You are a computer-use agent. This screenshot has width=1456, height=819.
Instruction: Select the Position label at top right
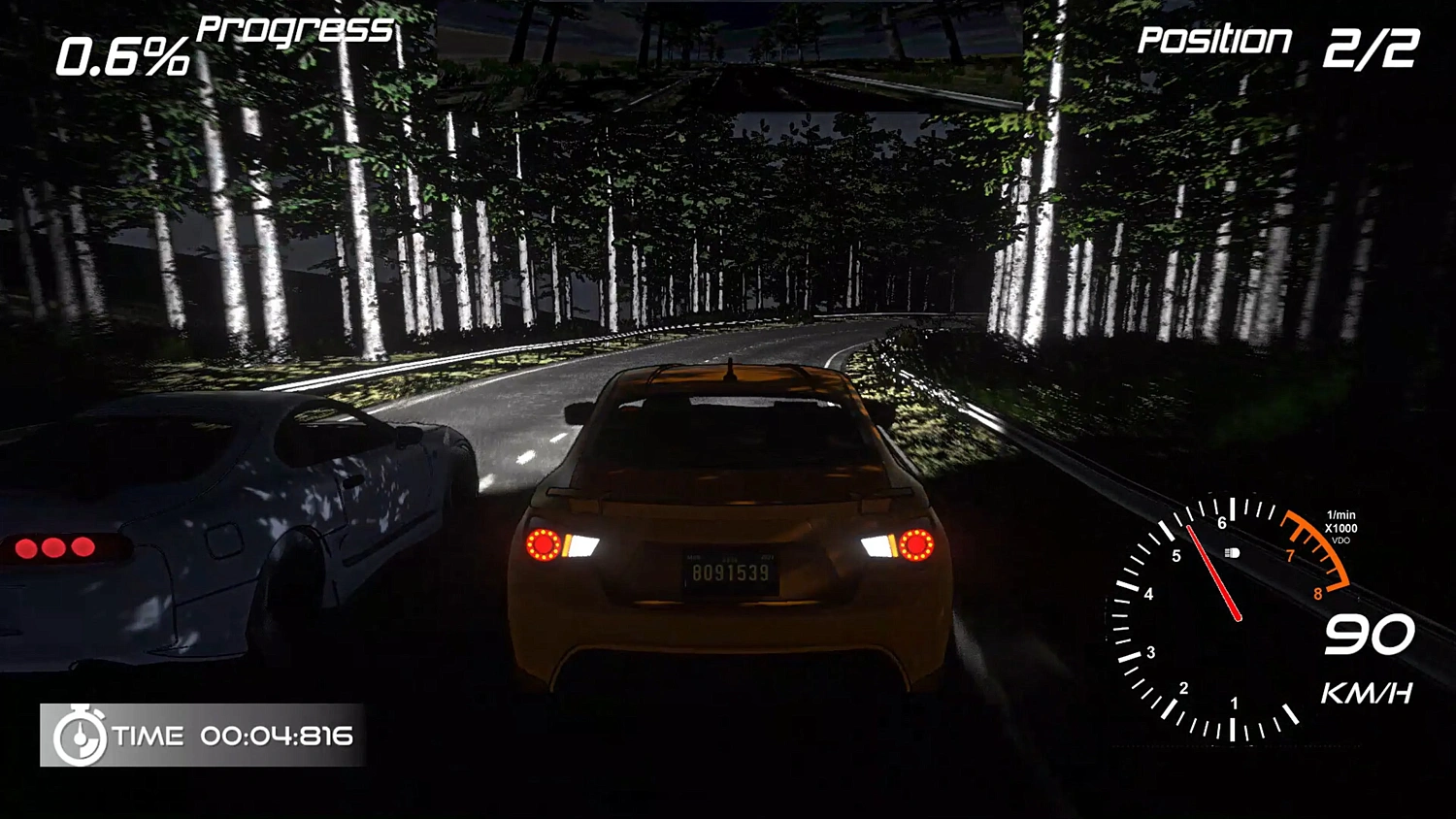(x=1213, y=41)
